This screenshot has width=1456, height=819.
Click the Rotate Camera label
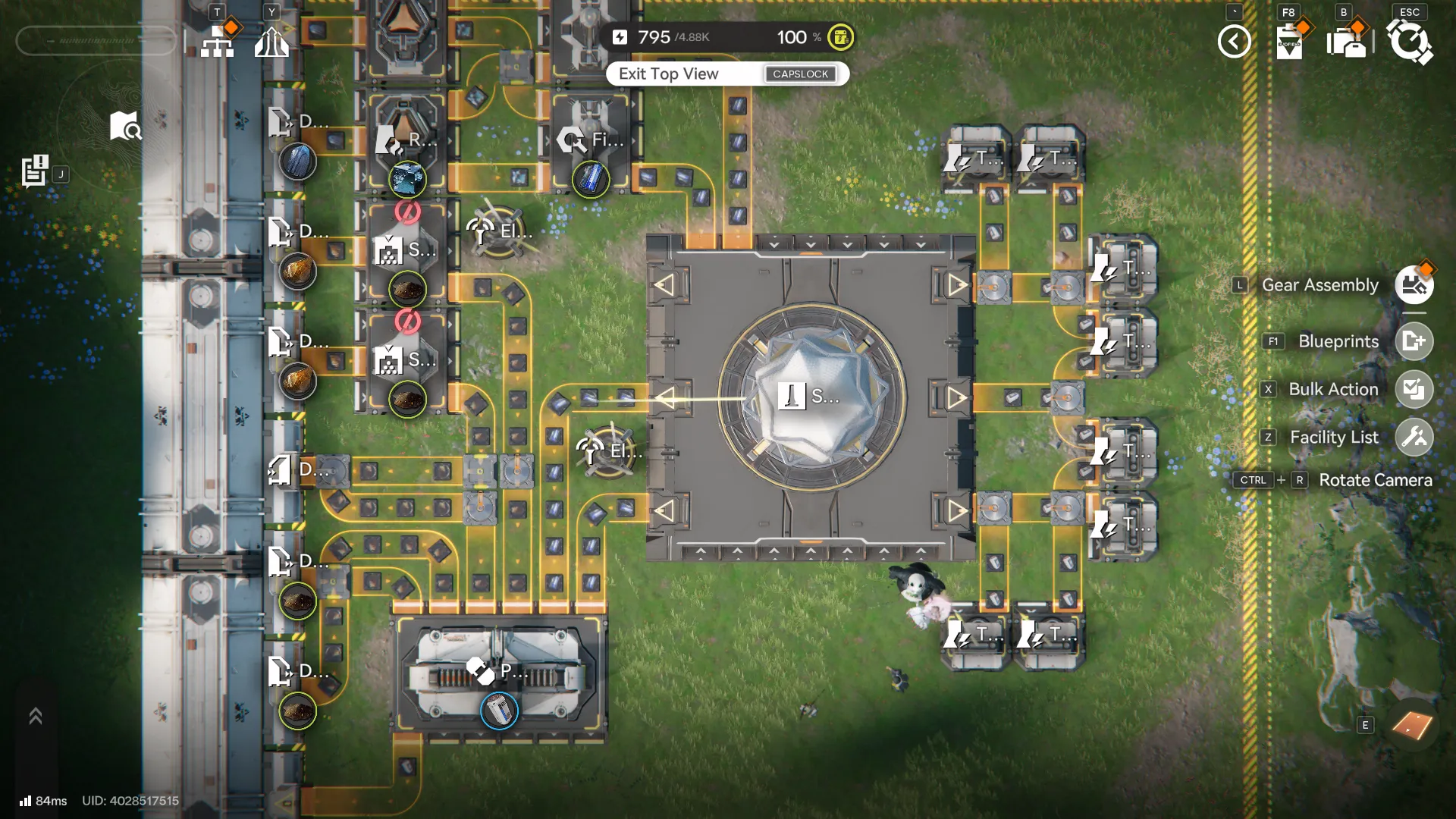pyautogui.click(x=1376, y=480)
